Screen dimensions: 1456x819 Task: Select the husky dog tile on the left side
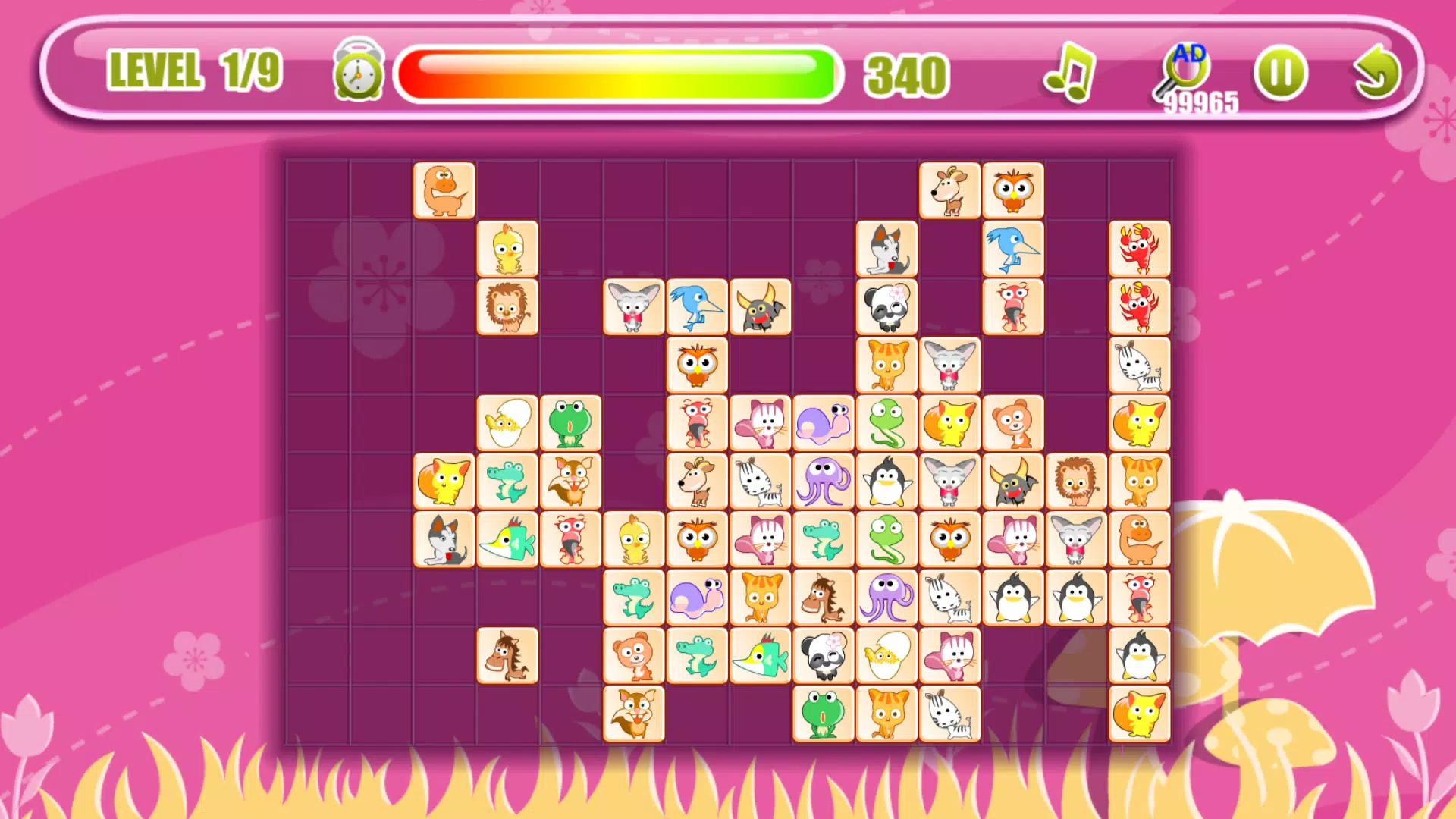pos(444,538)
